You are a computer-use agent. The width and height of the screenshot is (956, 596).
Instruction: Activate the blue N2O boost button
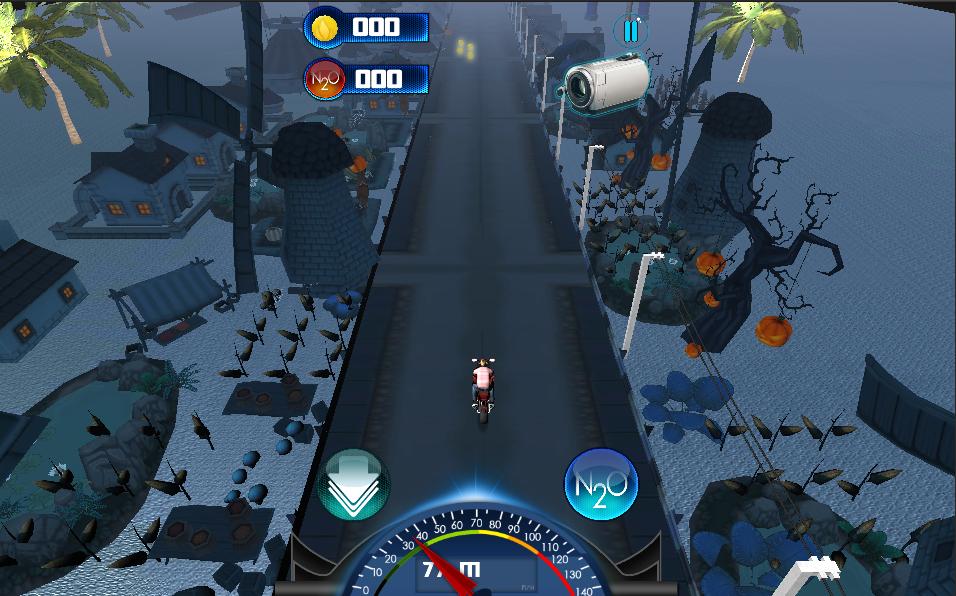(601, 484)
